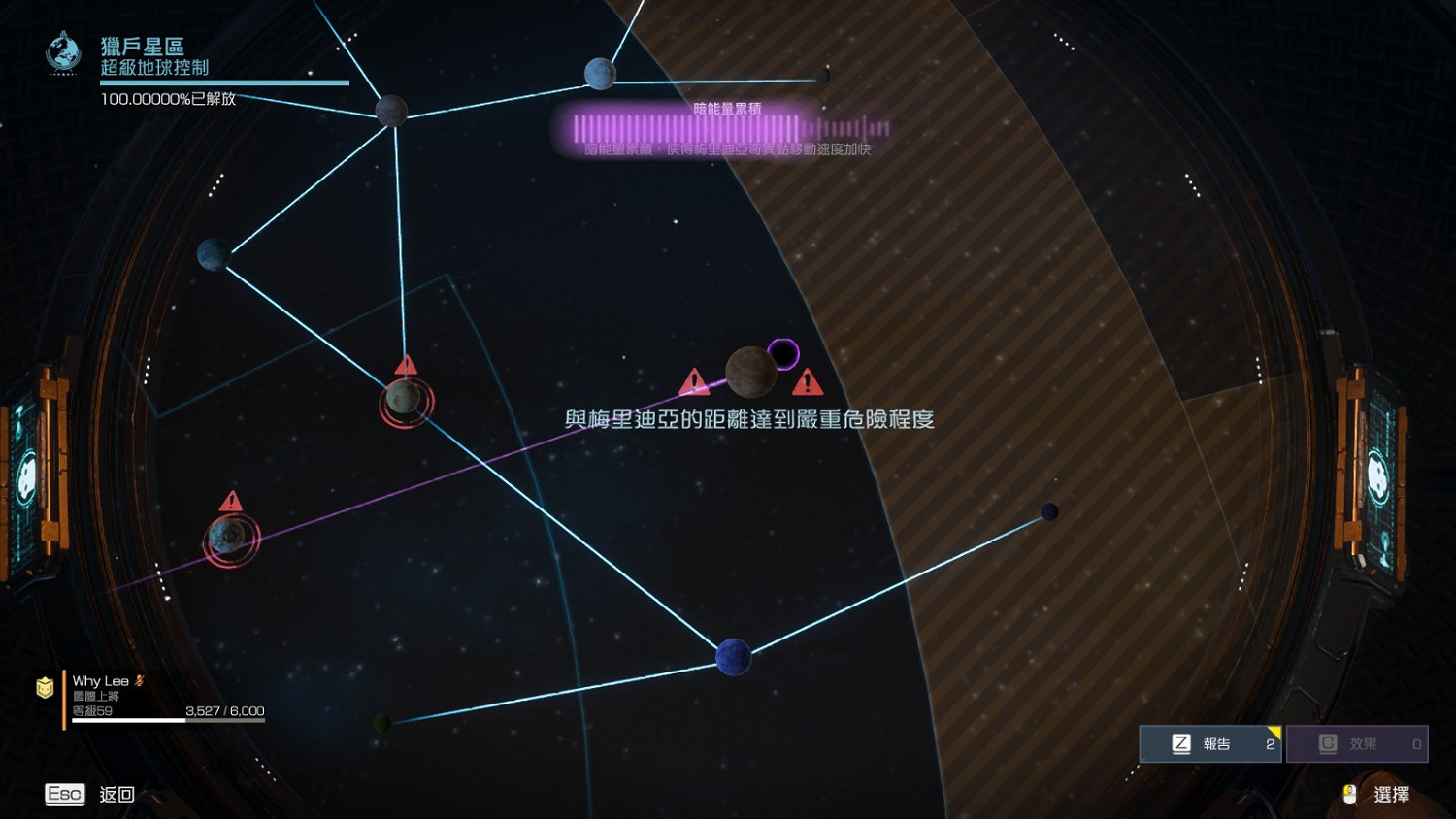Click the 100% liberation progress bar
Image resolution: width=1456 pixels, height=819 pixels.
click(223, 82)
